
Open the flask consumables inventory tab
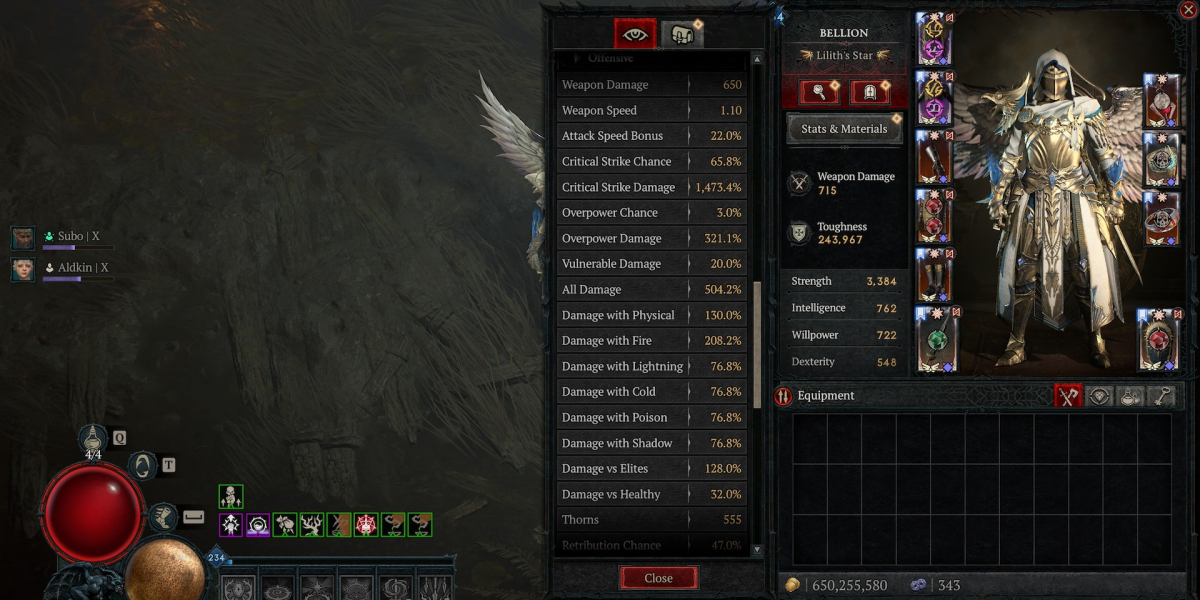point(1130,396)
